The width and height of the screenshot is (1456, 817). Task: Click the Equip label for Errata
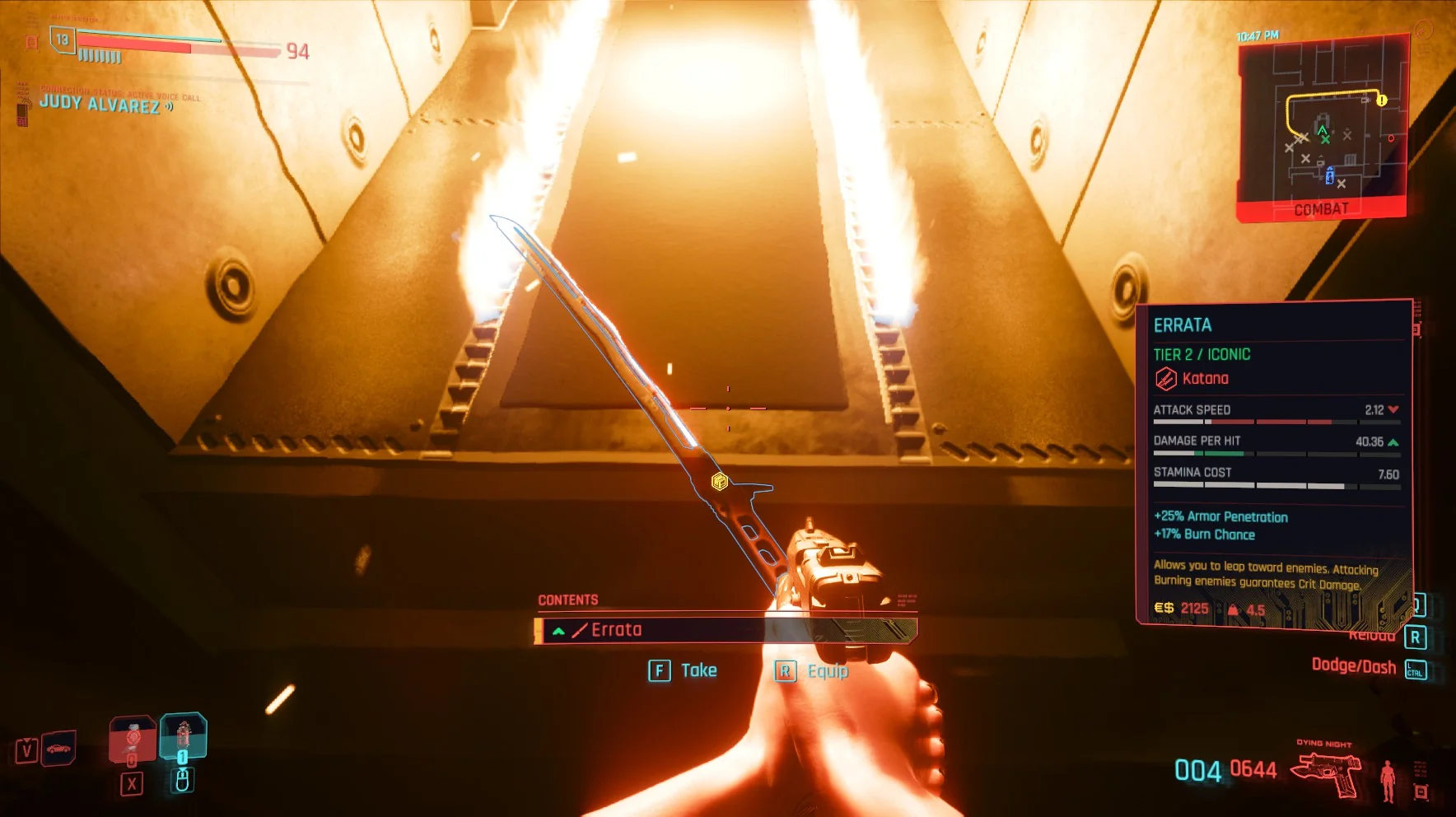[x=827, y=671]
